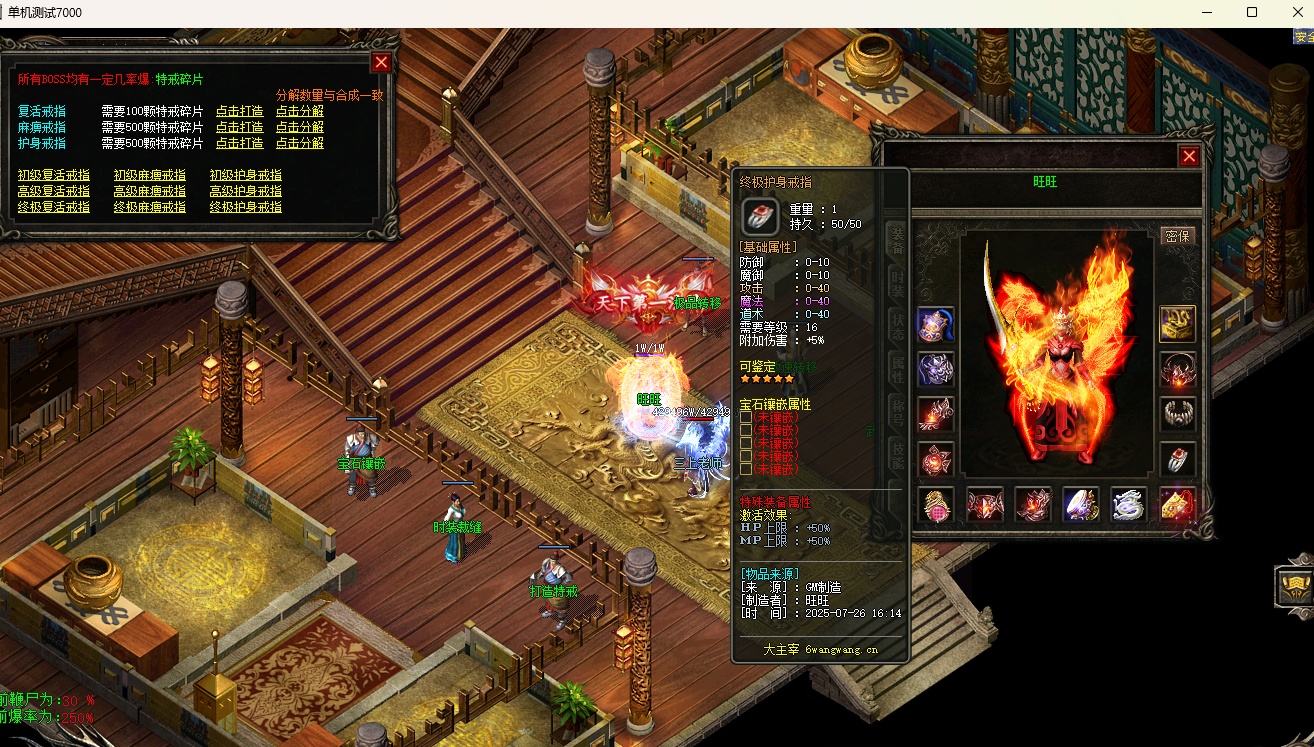This screenshot has width=1314, height=747.
Task: Choose the golden dragon seal slot
Action: [x=1178, y=324]
